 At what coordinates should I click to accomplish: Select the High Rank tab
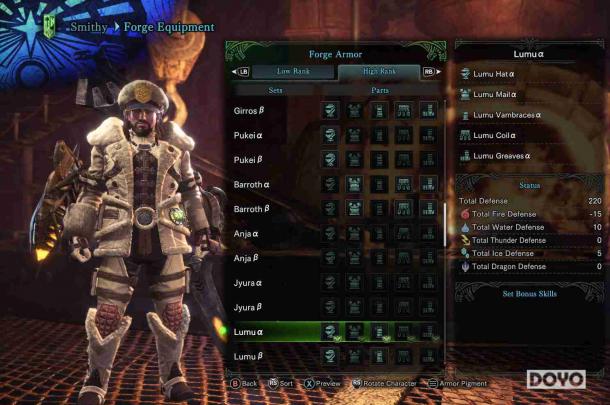pos(380,72)
